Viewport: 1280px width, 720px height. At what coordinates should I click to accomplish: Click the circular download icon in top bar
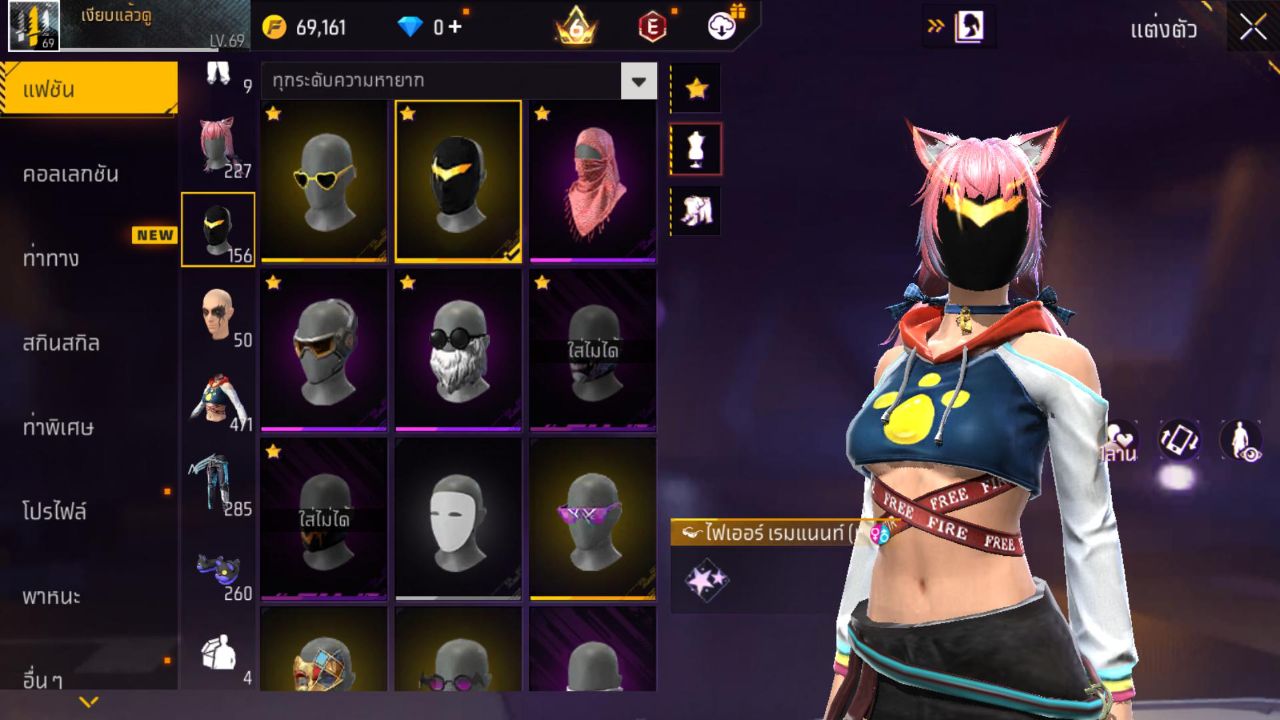pyautogui.click(x=722, y=27)
